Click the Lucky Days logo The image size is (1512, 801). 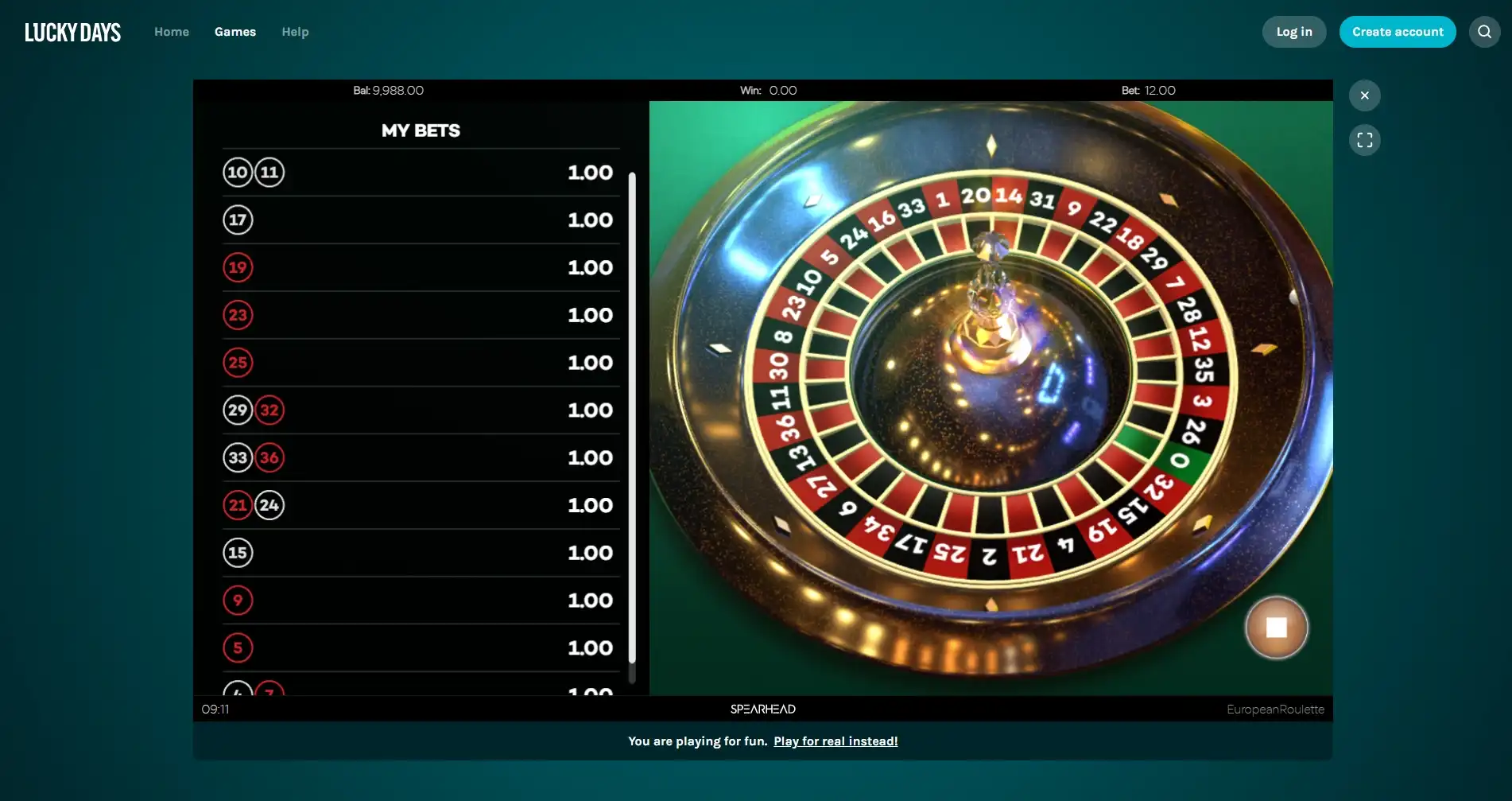coord(72,32)
